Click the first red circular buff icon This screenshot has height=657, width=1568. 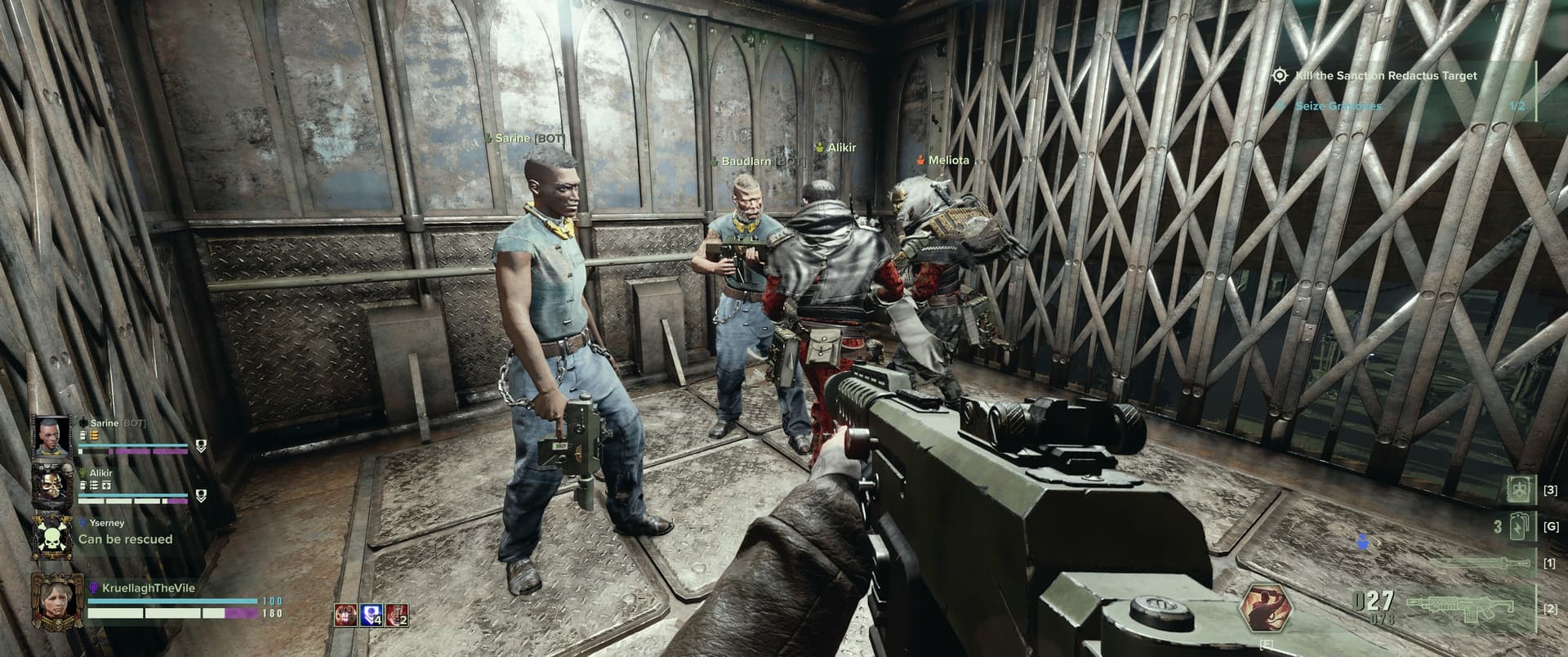click(x=345, y=615)
